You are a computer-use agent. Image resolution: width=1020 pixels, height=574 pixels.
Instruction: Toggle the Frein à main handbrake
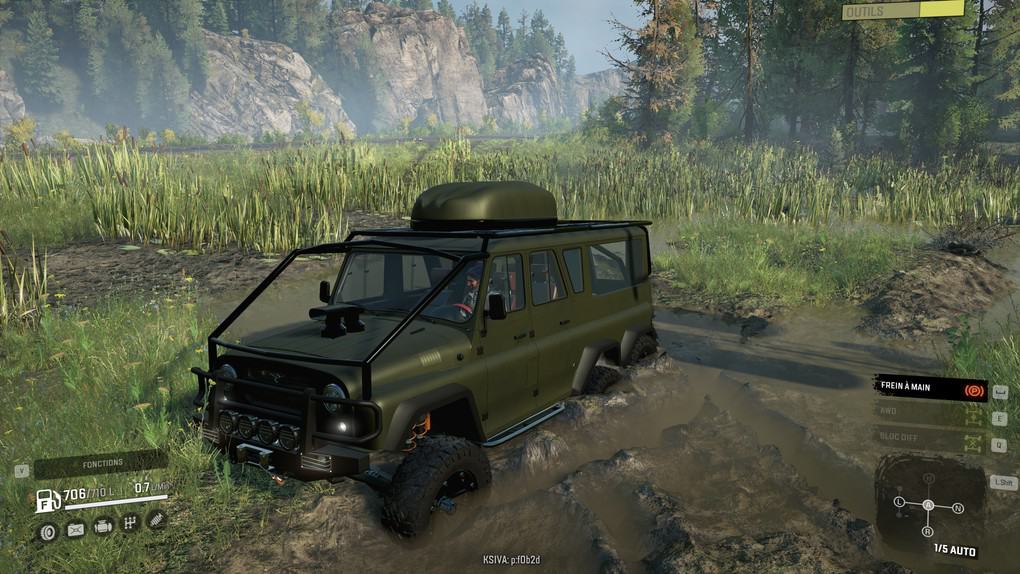[930, 387]
